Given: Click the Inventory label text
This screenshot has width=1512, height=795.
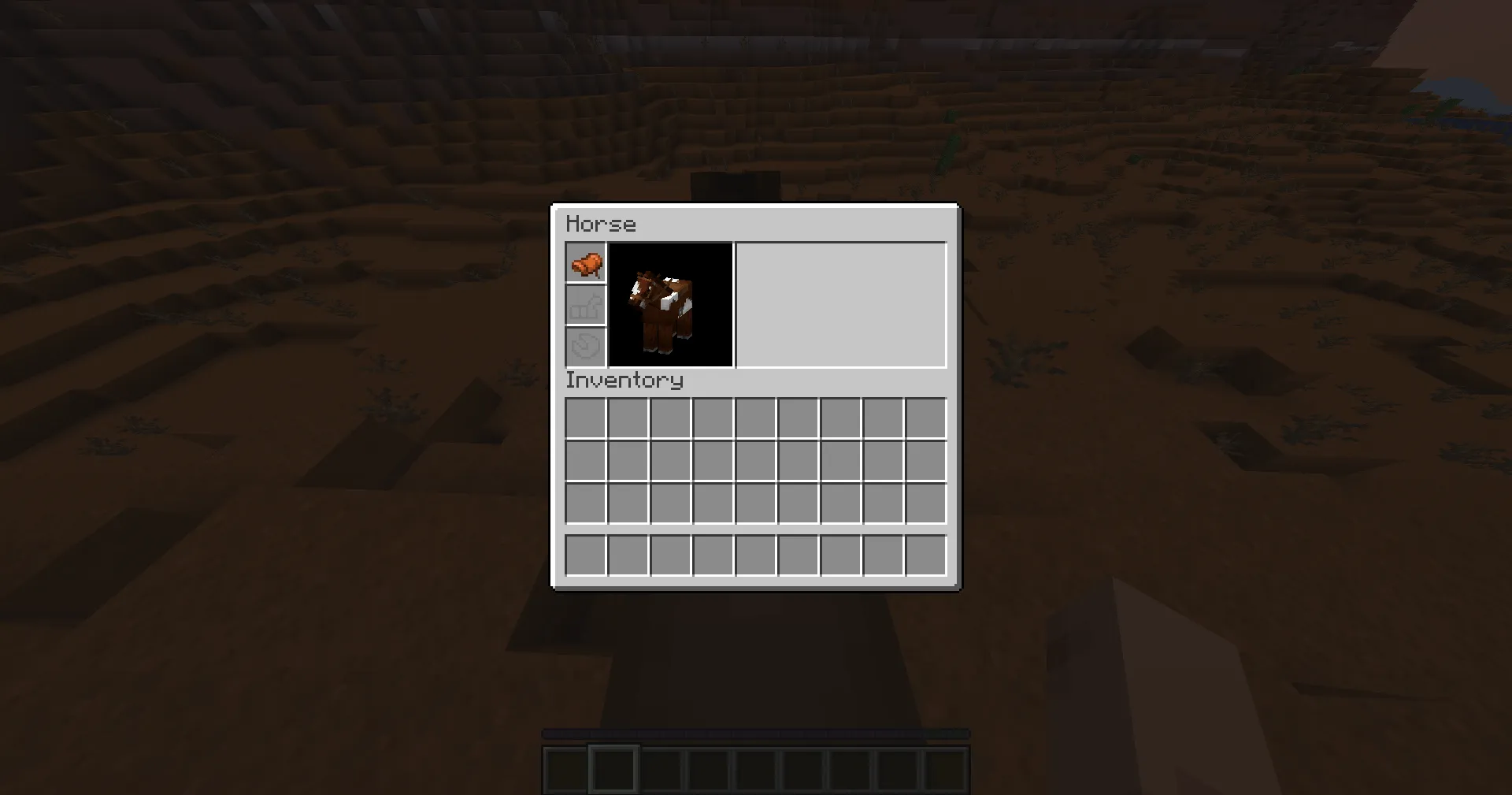Looking at the screenshot, I should click(x=624, y=380).
